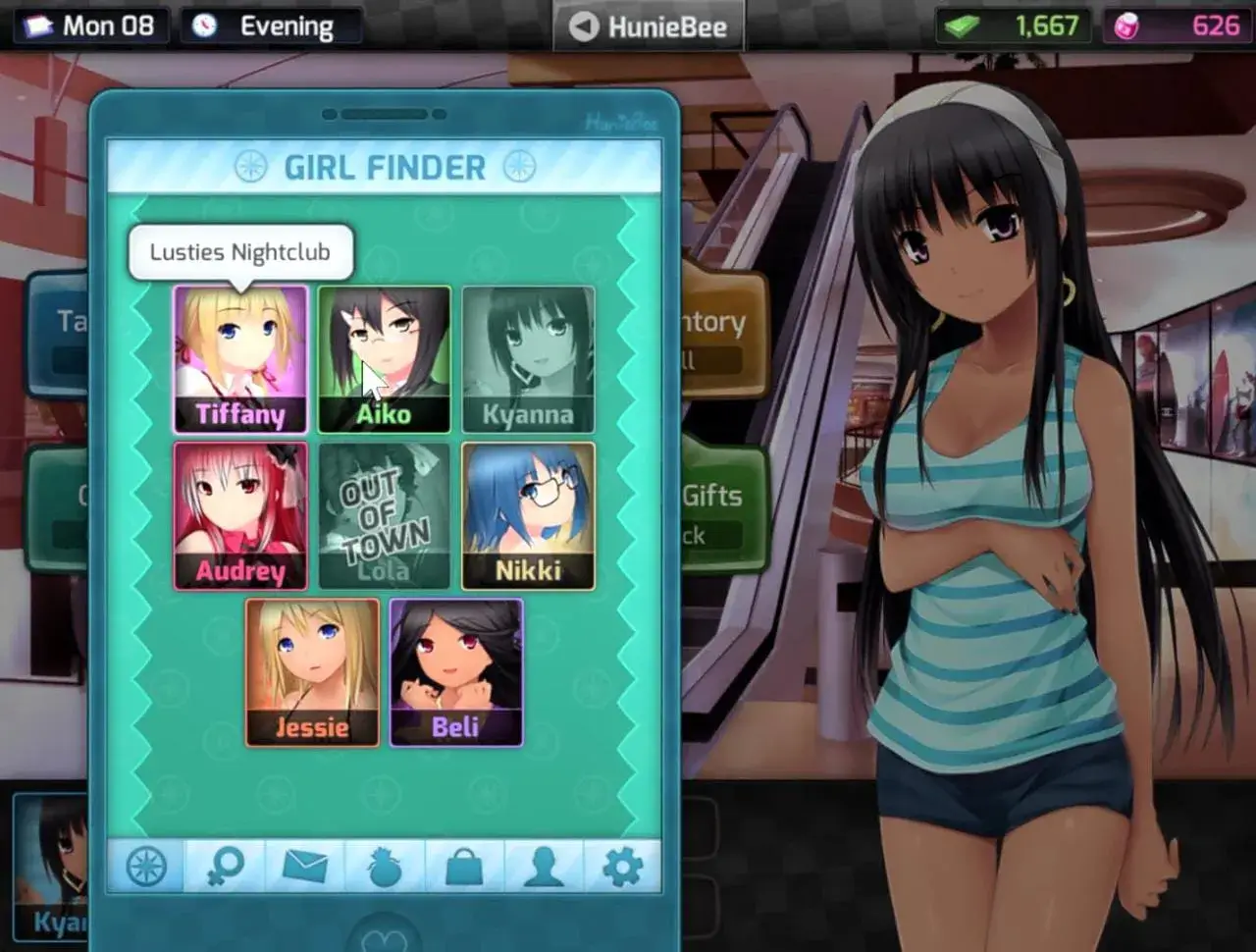Select Nikki's portrait

pyautogui.click(x=529, y=515)
